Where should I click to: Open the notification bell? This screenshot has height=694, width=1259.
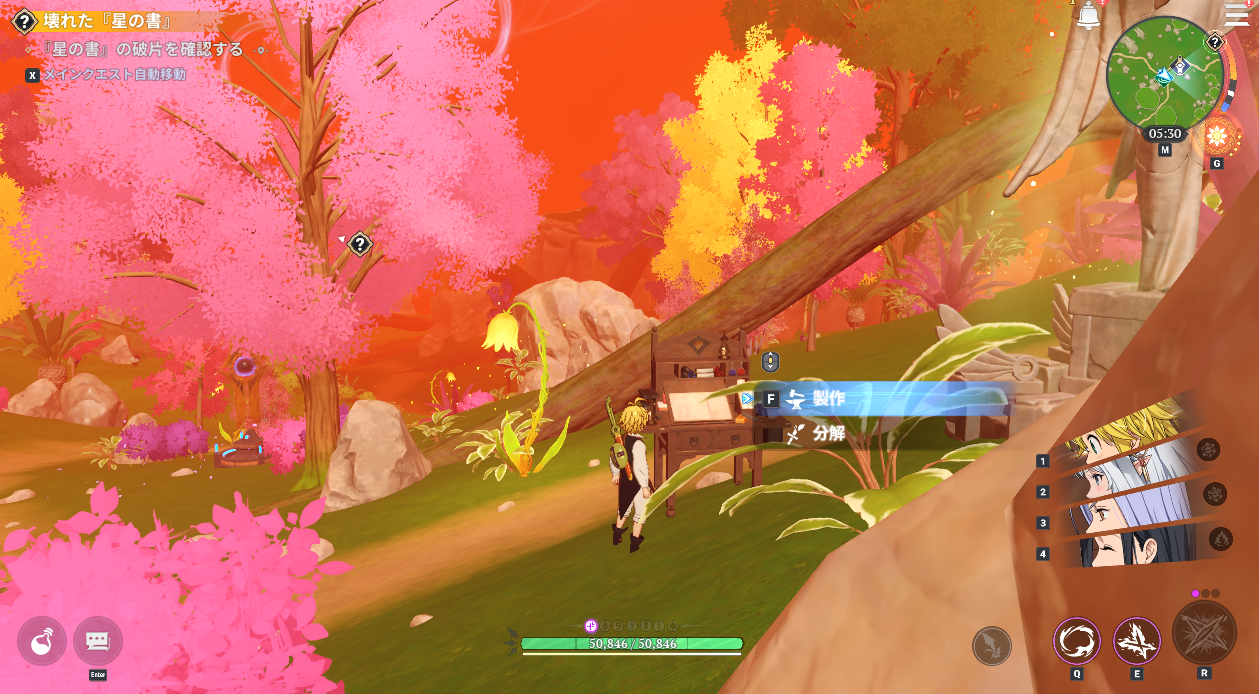point(1089,16)
